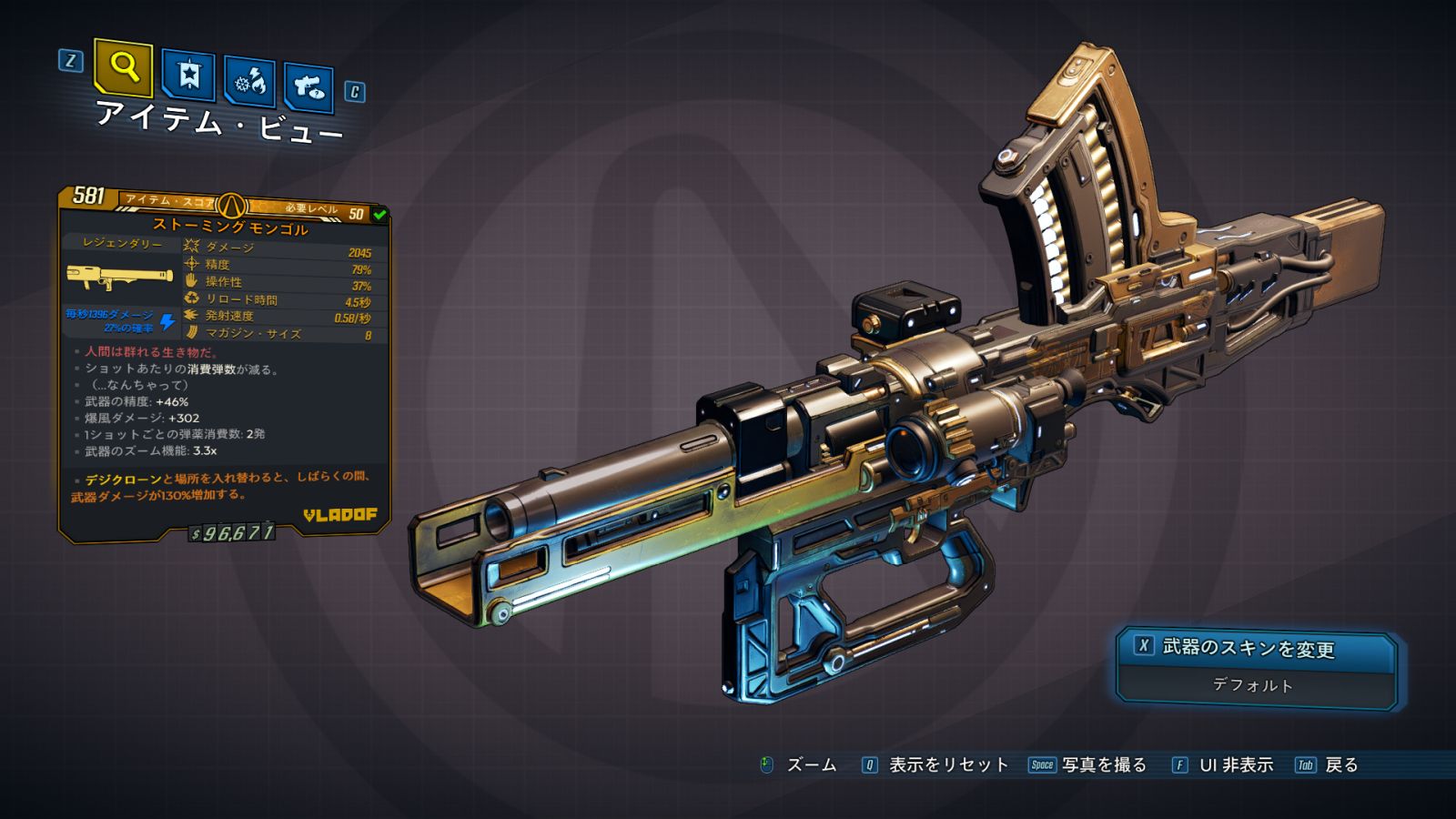
Task: Open the gear and flame elemental tab
Action: [249, 82]
